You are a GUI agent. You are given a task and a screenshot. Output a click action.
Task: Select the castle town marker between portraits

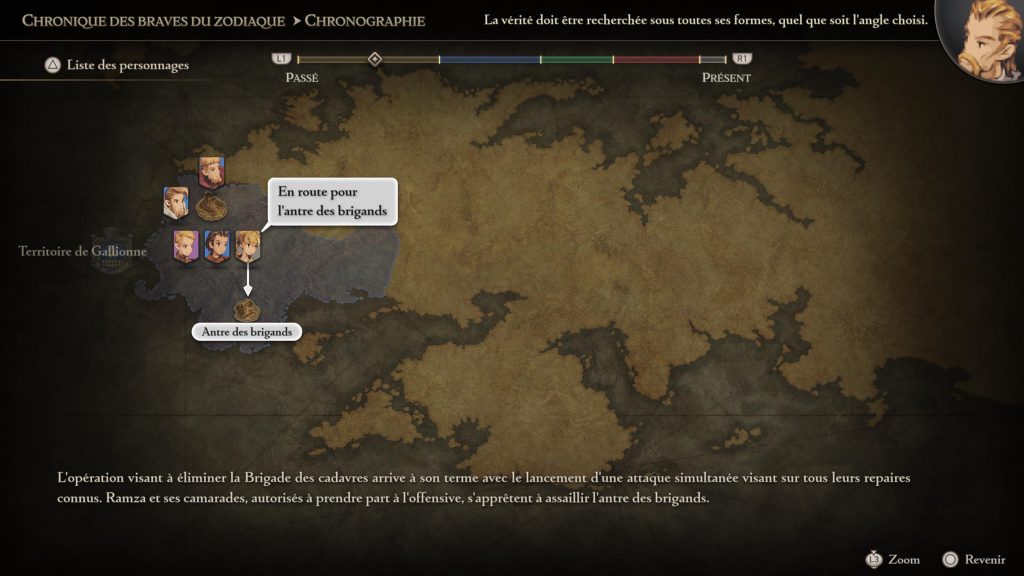[x=211, y=207]
